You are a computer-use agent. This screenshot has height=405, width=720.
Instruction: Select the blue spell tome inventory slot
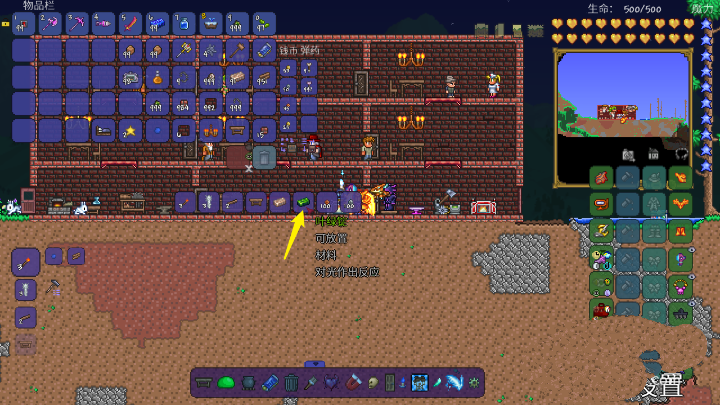[264, 50]
